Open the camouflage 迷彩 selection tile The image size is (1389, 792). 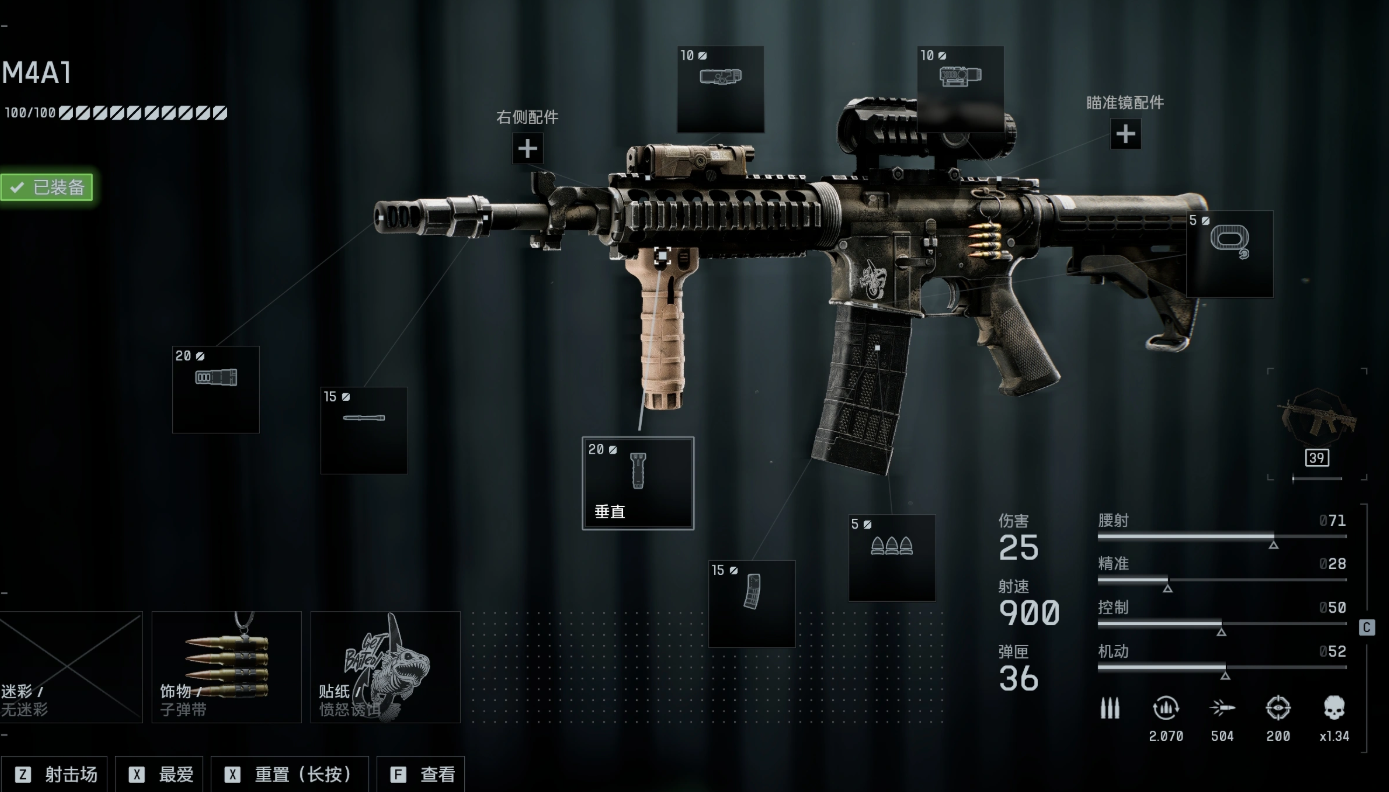(70, 667)
